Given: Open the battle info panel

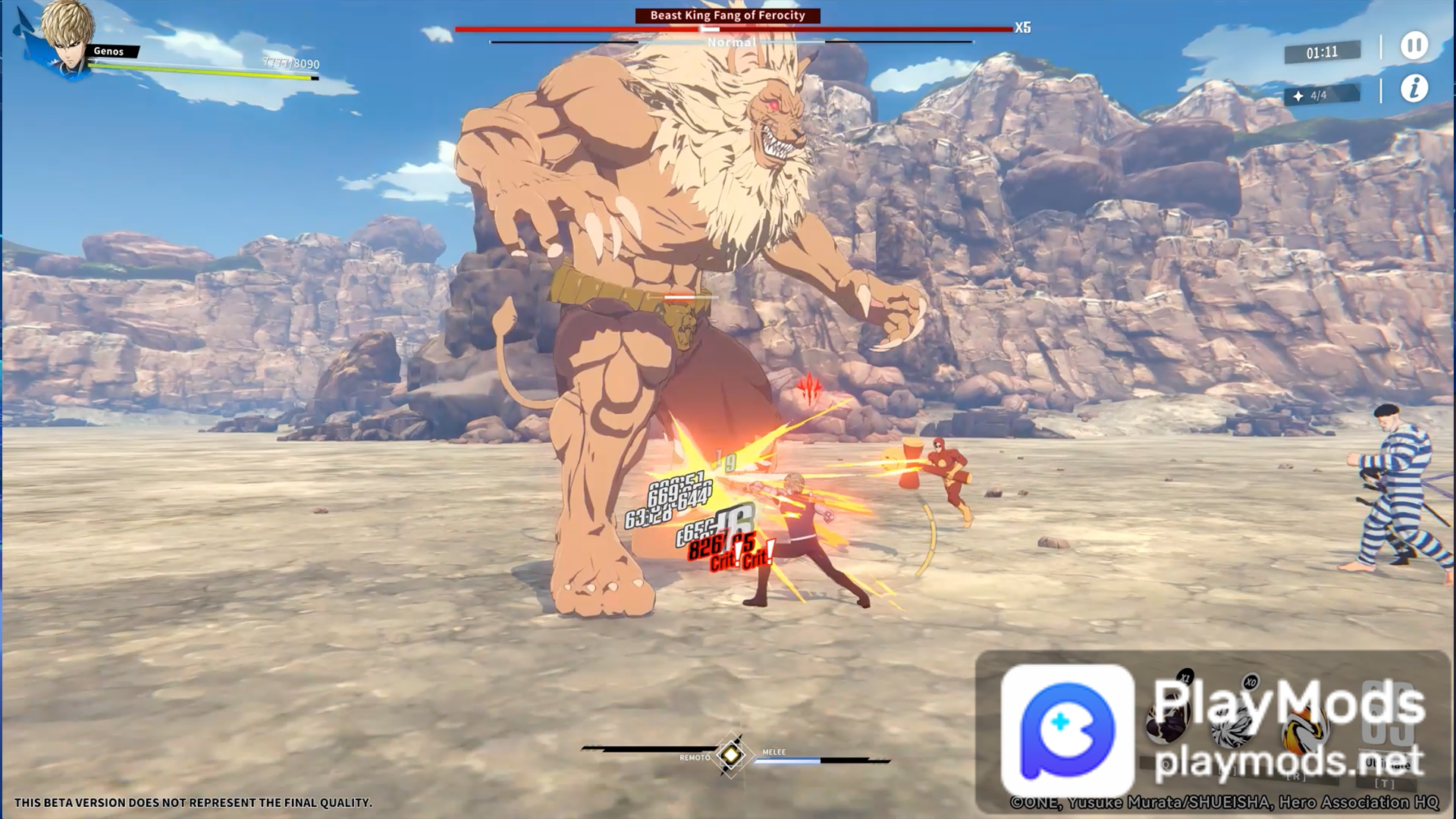Looking at the screenshot, I should [1414, 89].
